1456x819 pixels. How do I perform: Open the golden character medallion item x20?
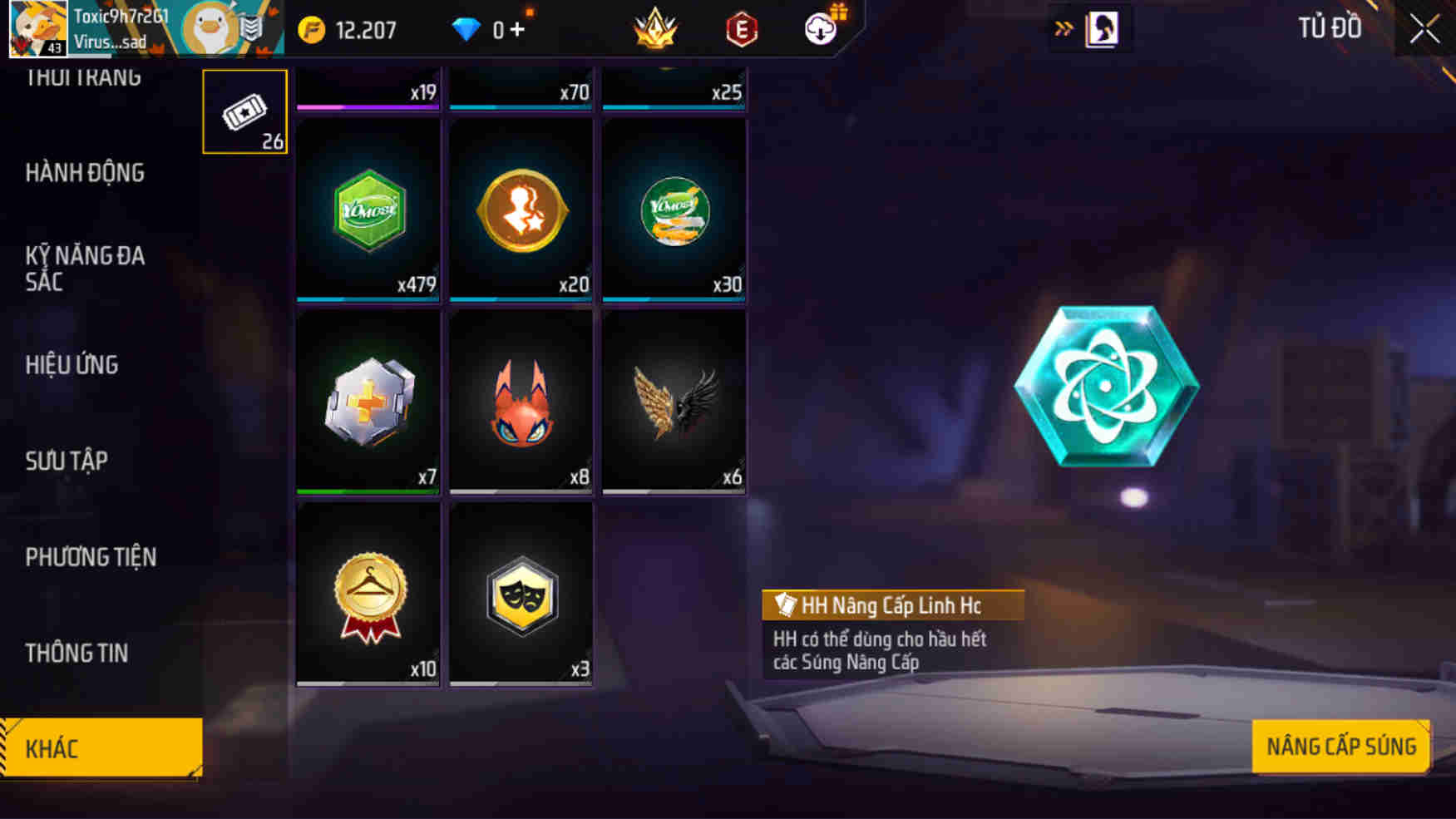pos(520,208)
